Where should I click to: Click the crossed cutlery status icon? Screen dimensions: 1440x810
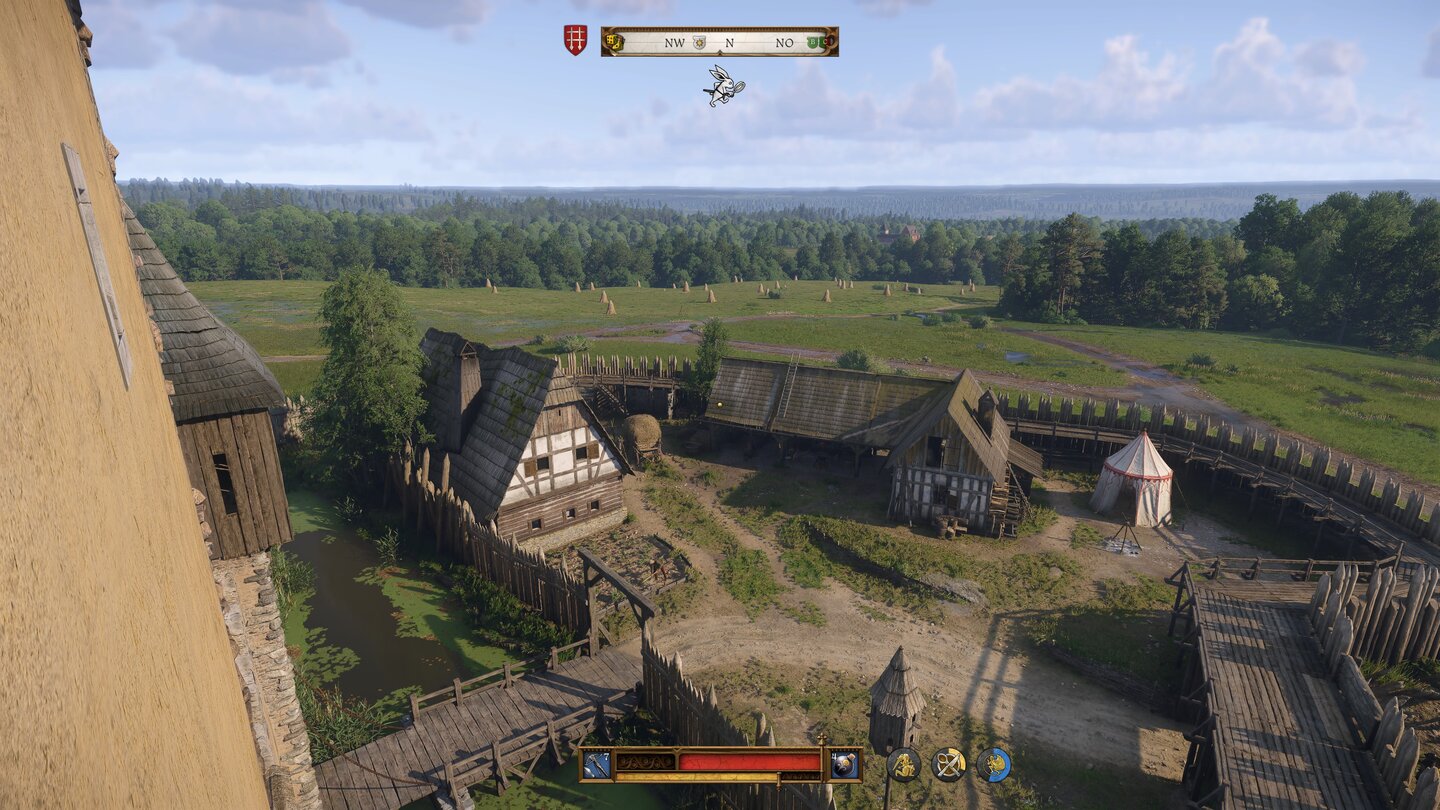tap(948, 765)
